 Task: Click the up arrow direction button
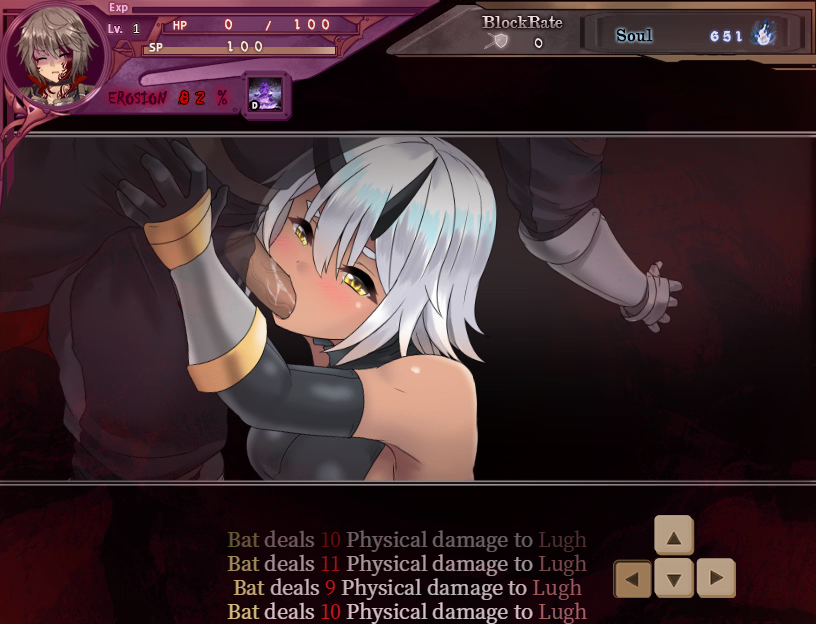coord(674,536)
